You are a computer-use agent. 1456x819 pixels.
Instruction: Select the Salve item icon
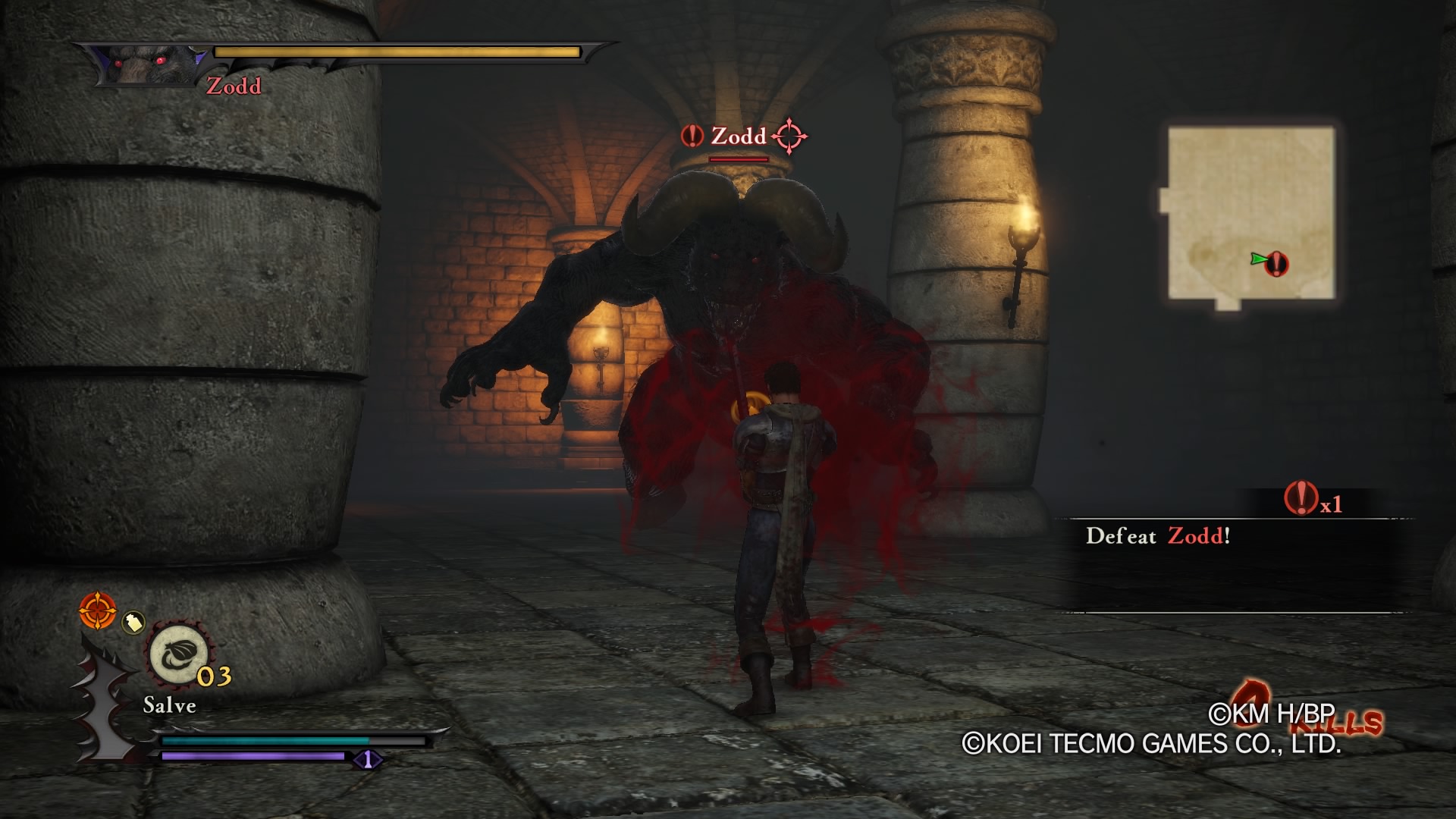(x=178, y=654)
